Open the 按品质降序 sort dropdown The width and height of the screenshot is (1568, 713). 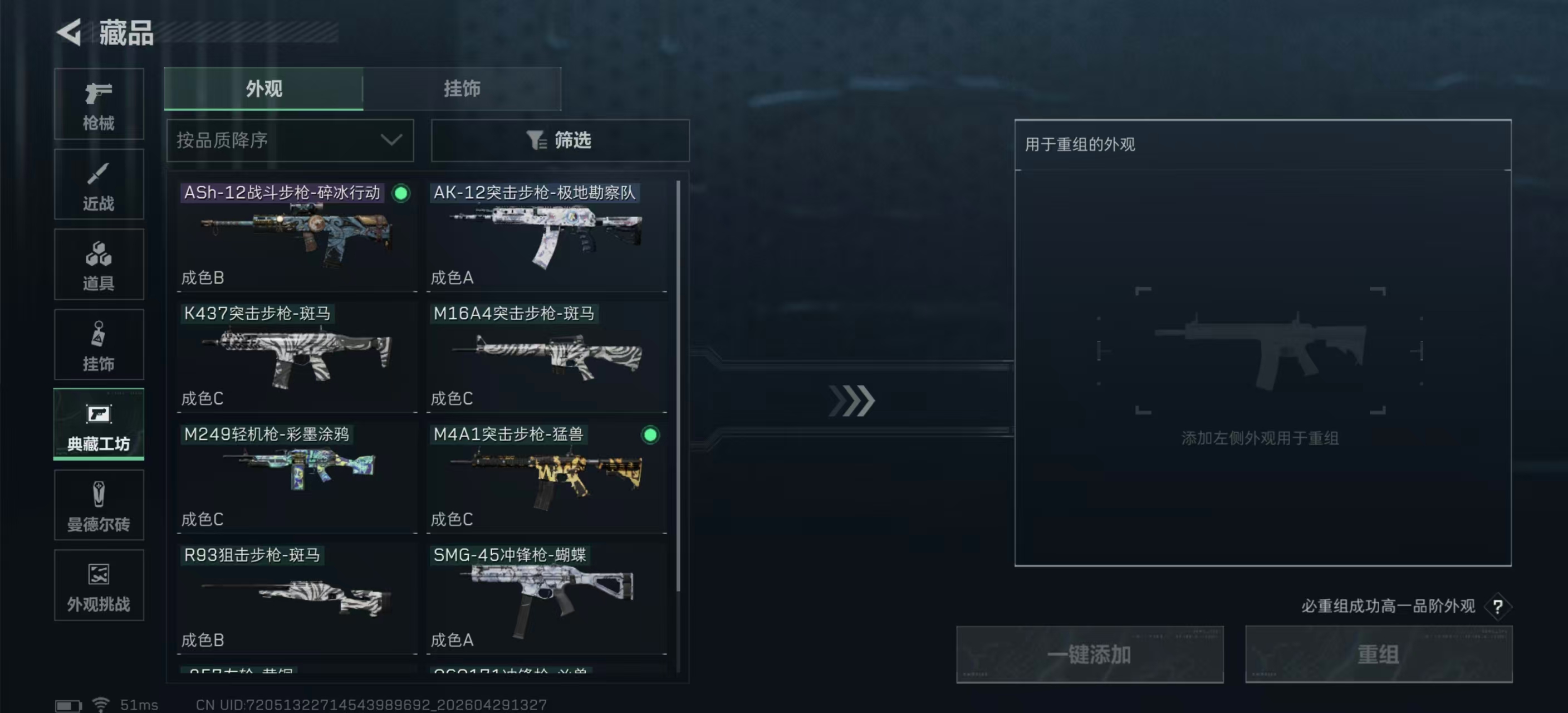coord(289,140)
